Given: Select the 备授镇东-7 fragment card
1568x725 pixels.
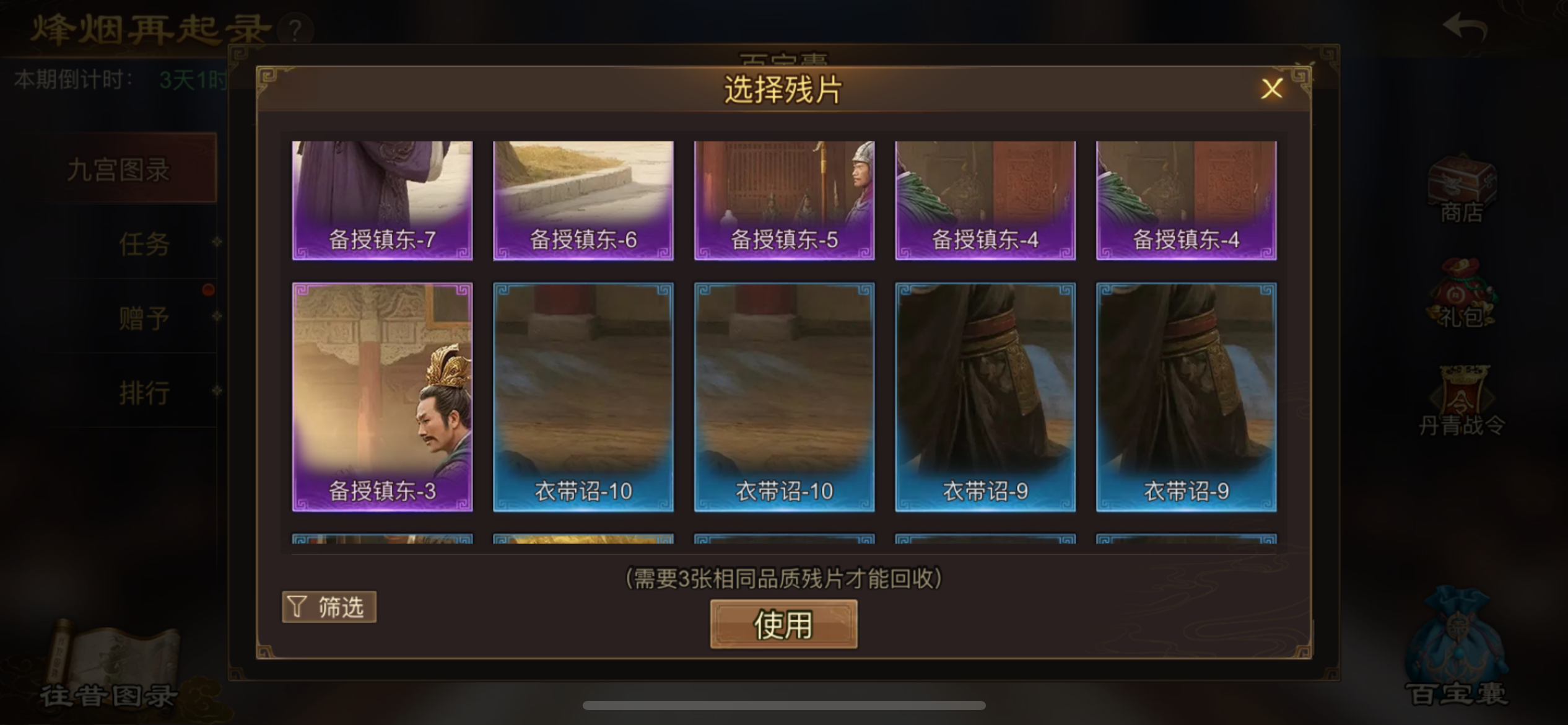Looking at the screenshot, I should coord(381,200).
